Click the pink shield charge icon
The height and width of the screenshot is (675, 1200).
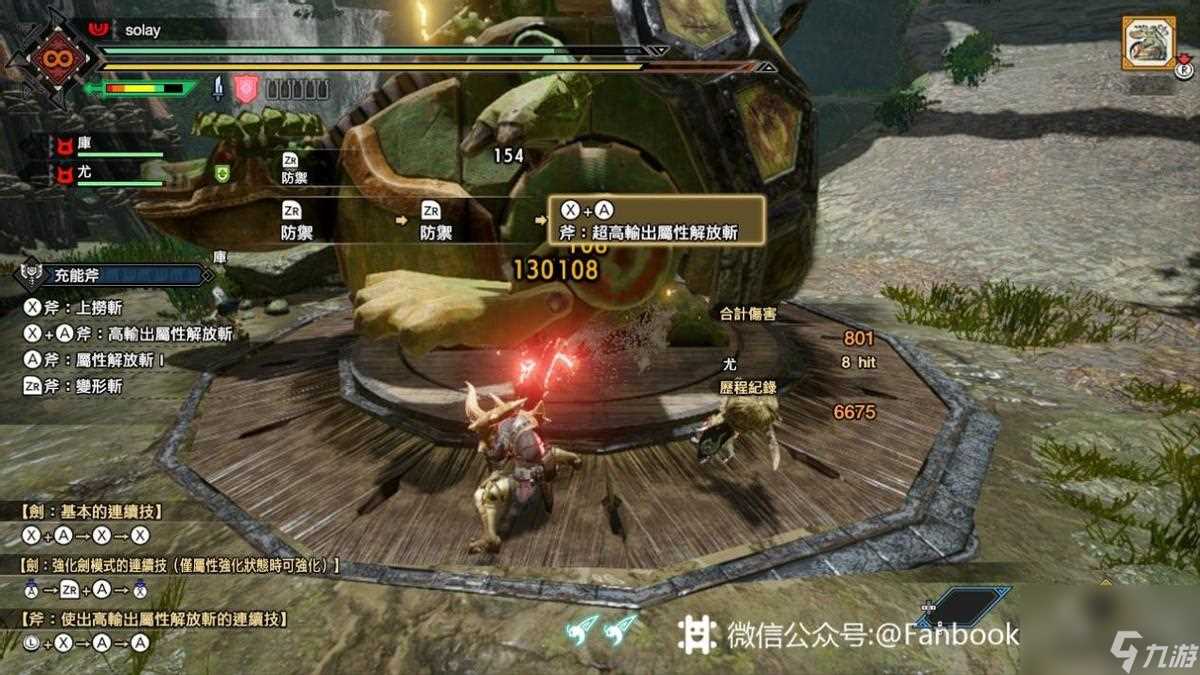[246, 89]
